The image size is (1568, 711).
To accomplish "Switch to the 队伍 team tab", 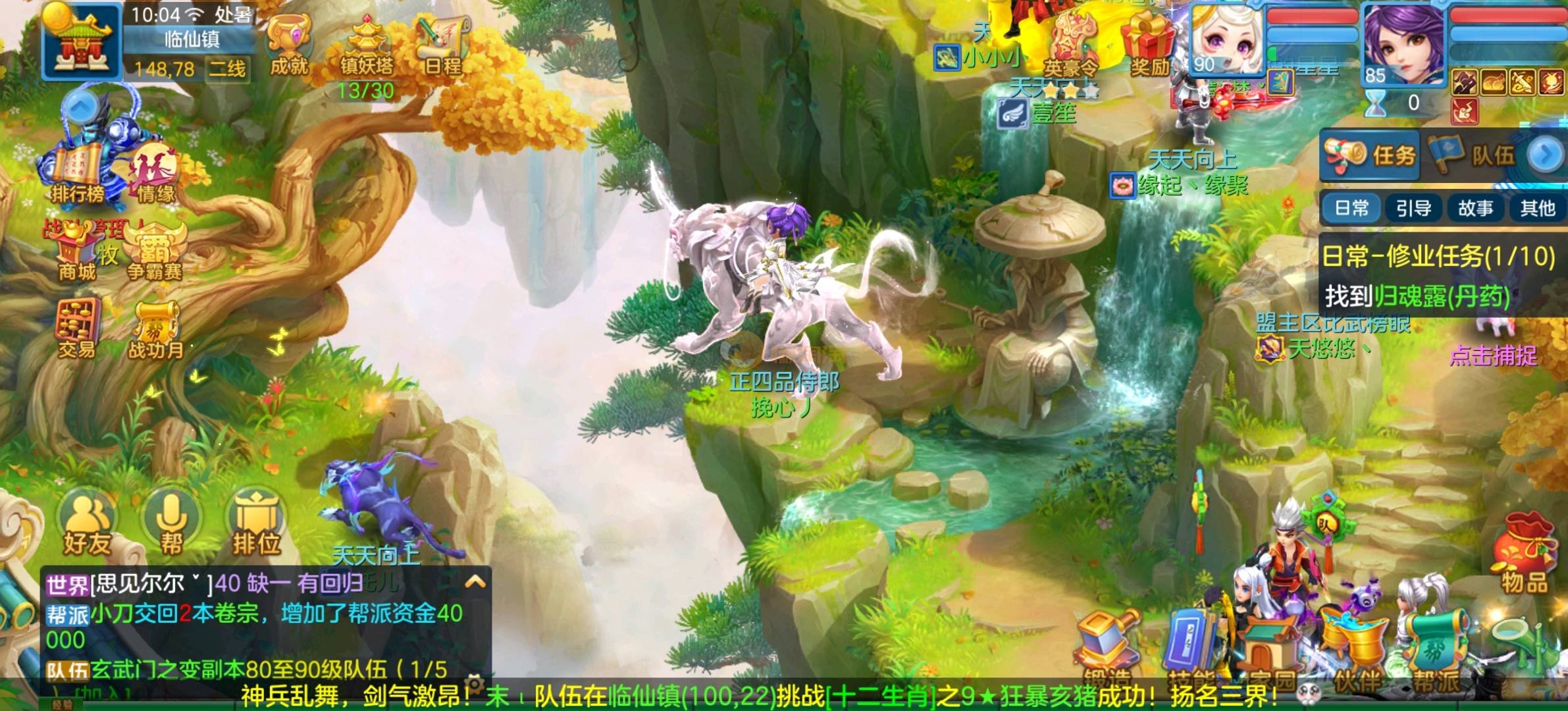I will (x=1475, y=155).
